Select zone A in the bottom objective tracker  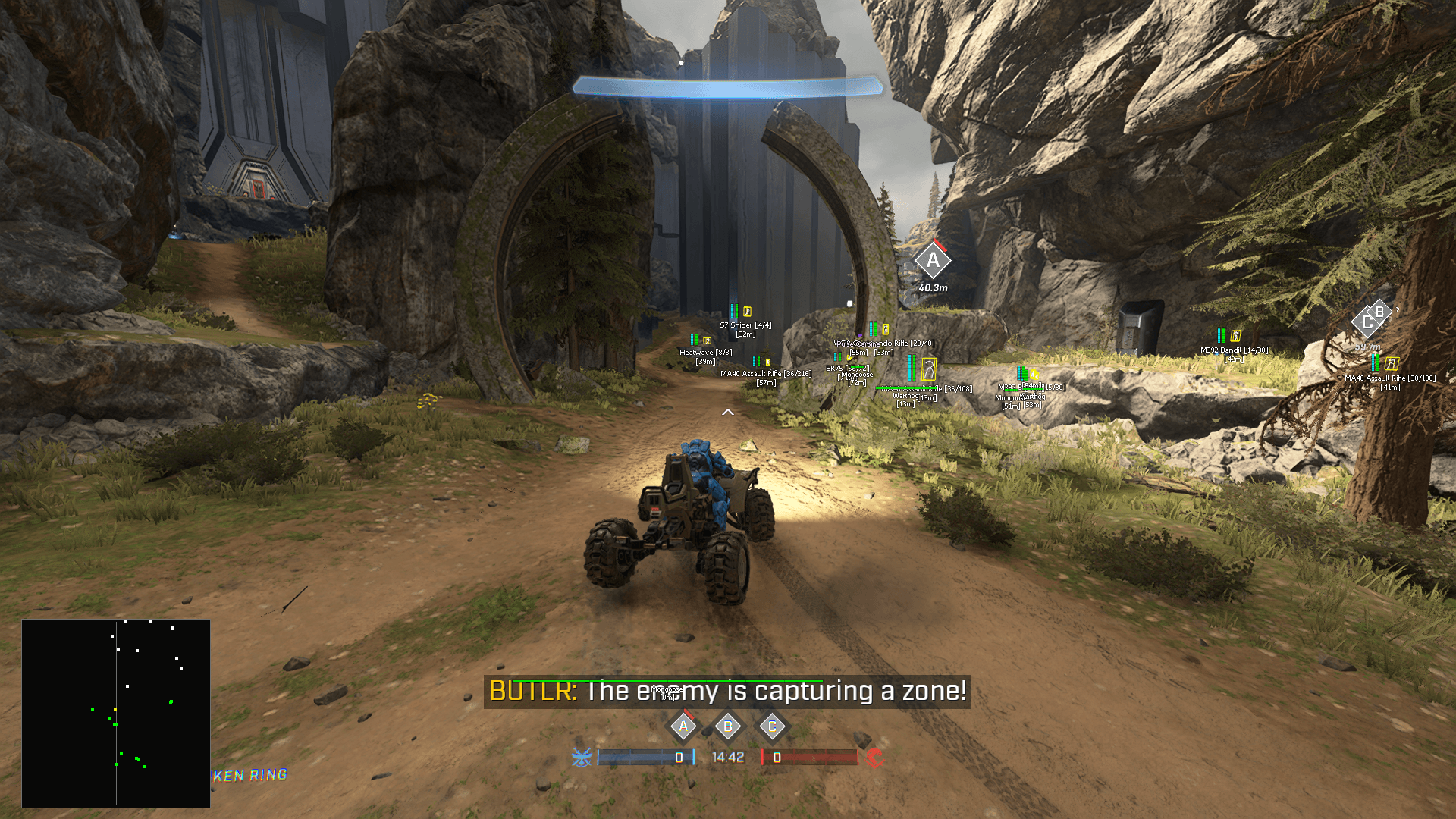(x=683, y=726)
